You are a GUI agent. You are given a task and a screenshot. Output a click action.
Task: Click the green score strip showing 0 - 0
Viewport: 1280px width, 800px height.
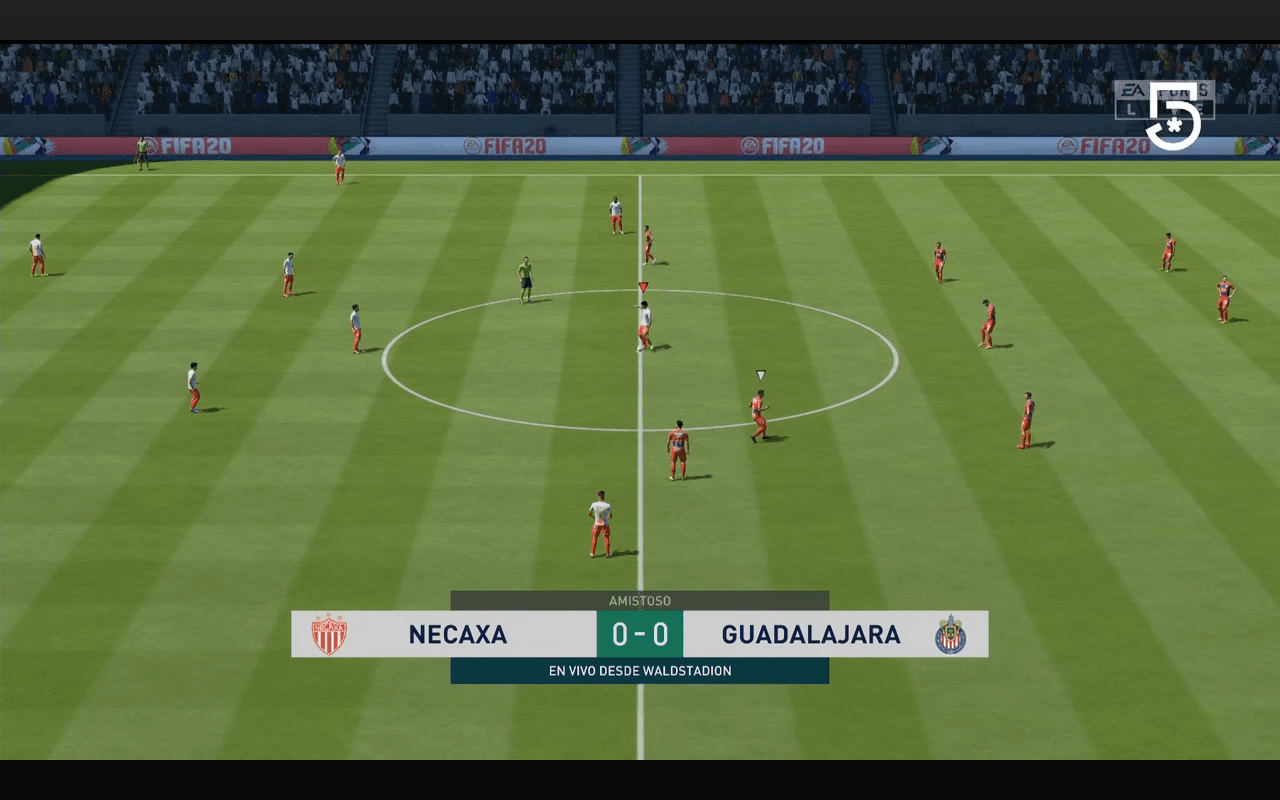640,633
